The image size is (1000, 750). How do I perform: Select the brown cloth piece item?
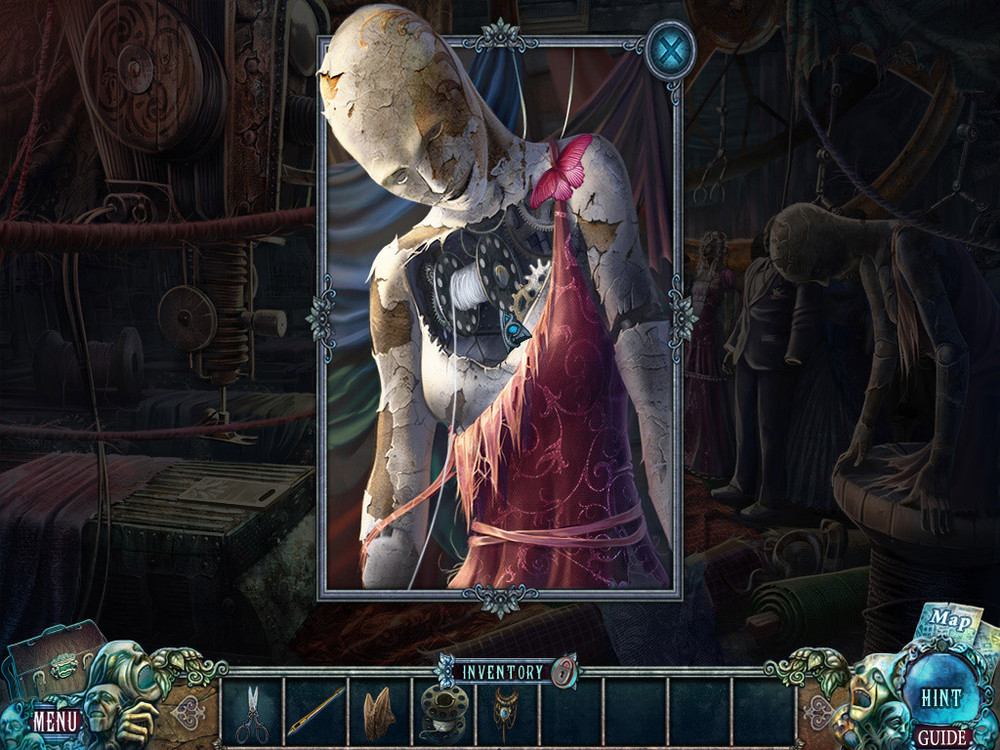click(378, 713)
